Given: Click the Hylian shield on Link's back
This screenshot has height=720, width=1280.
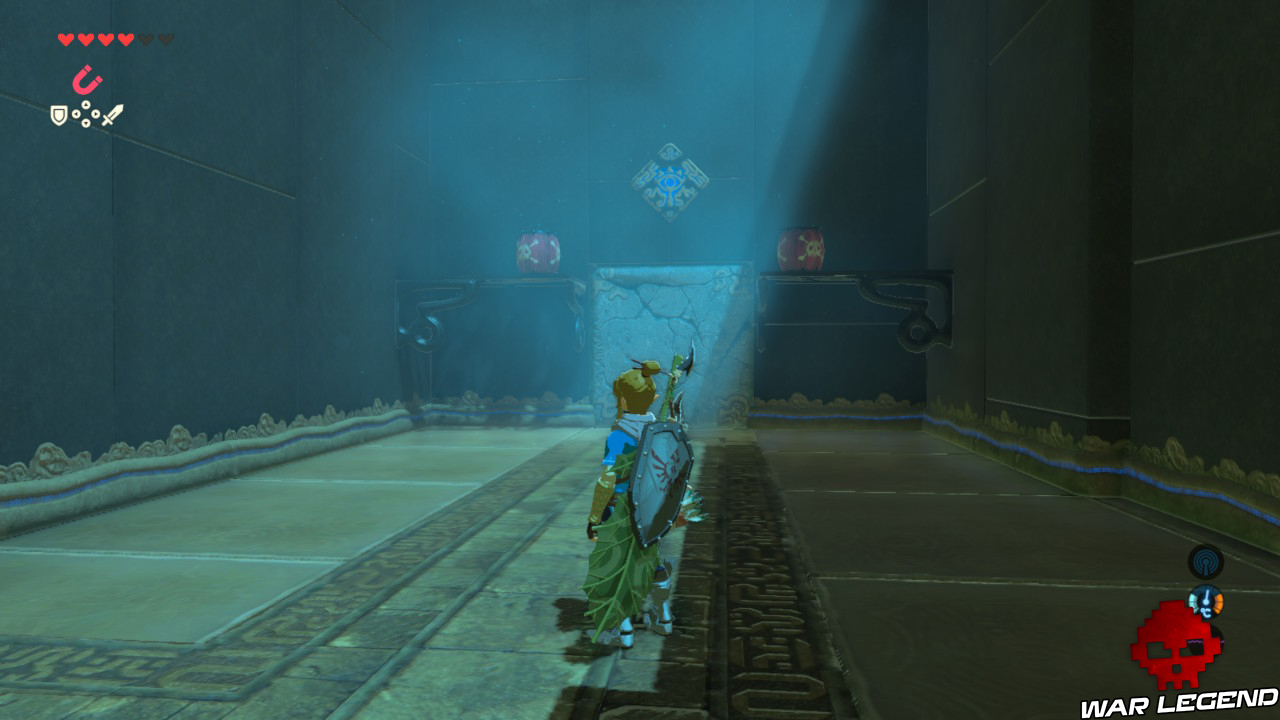Looking at the screenshot, I should click(663, 486).
